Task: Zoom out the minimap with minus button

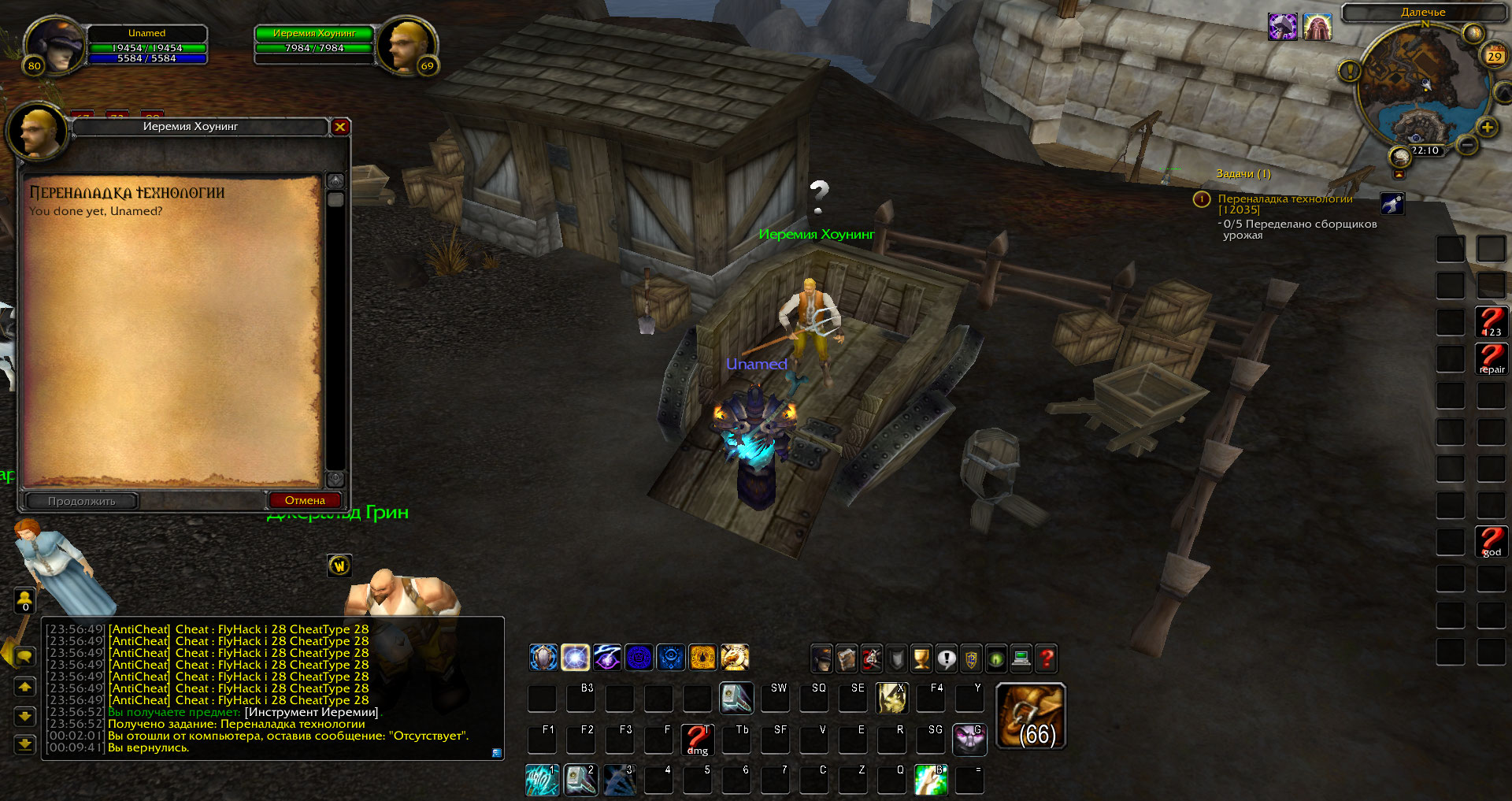Action: click(1466, 145)
